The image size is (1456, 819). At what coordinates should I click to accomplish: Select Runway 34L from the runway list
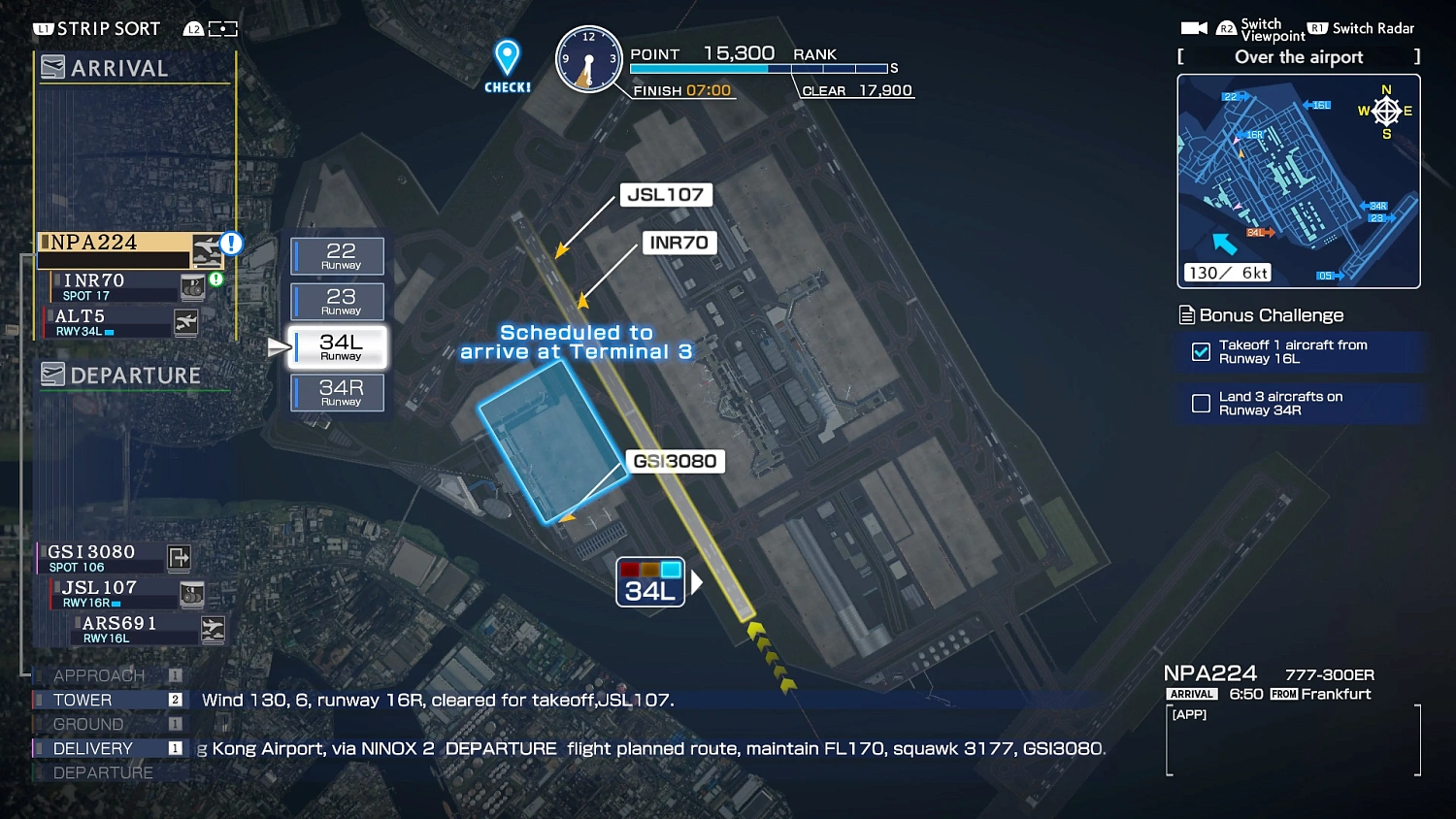337,347
